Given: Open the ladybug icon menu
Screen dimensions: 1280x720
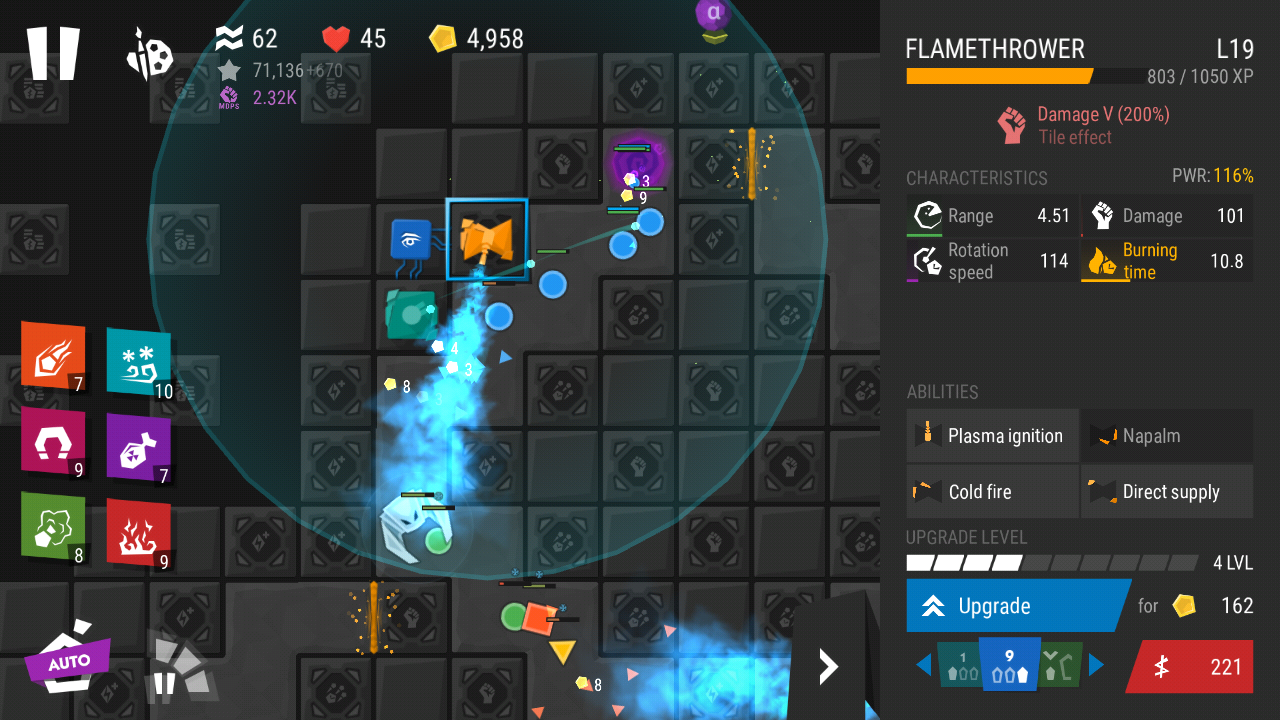Looking at the screenshot, I should point(150,54).
